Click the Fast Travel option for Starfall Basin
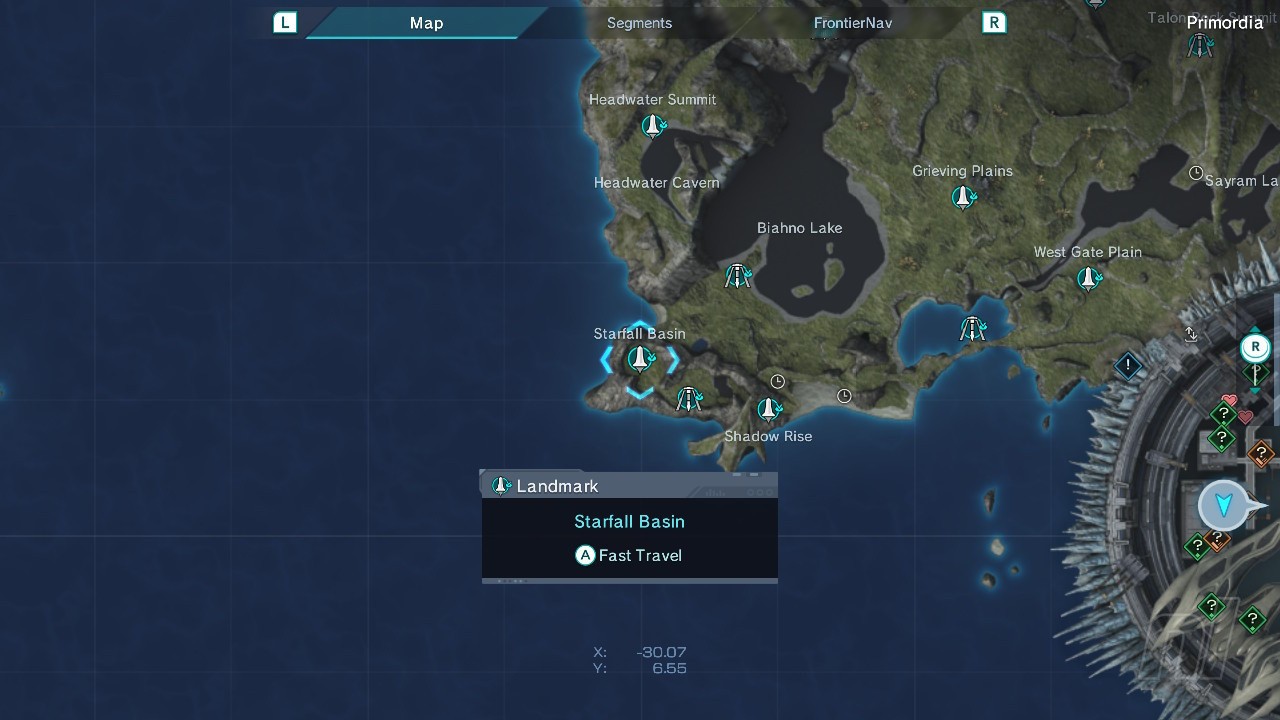This screenshot has height=720, width=1280. 629,555
